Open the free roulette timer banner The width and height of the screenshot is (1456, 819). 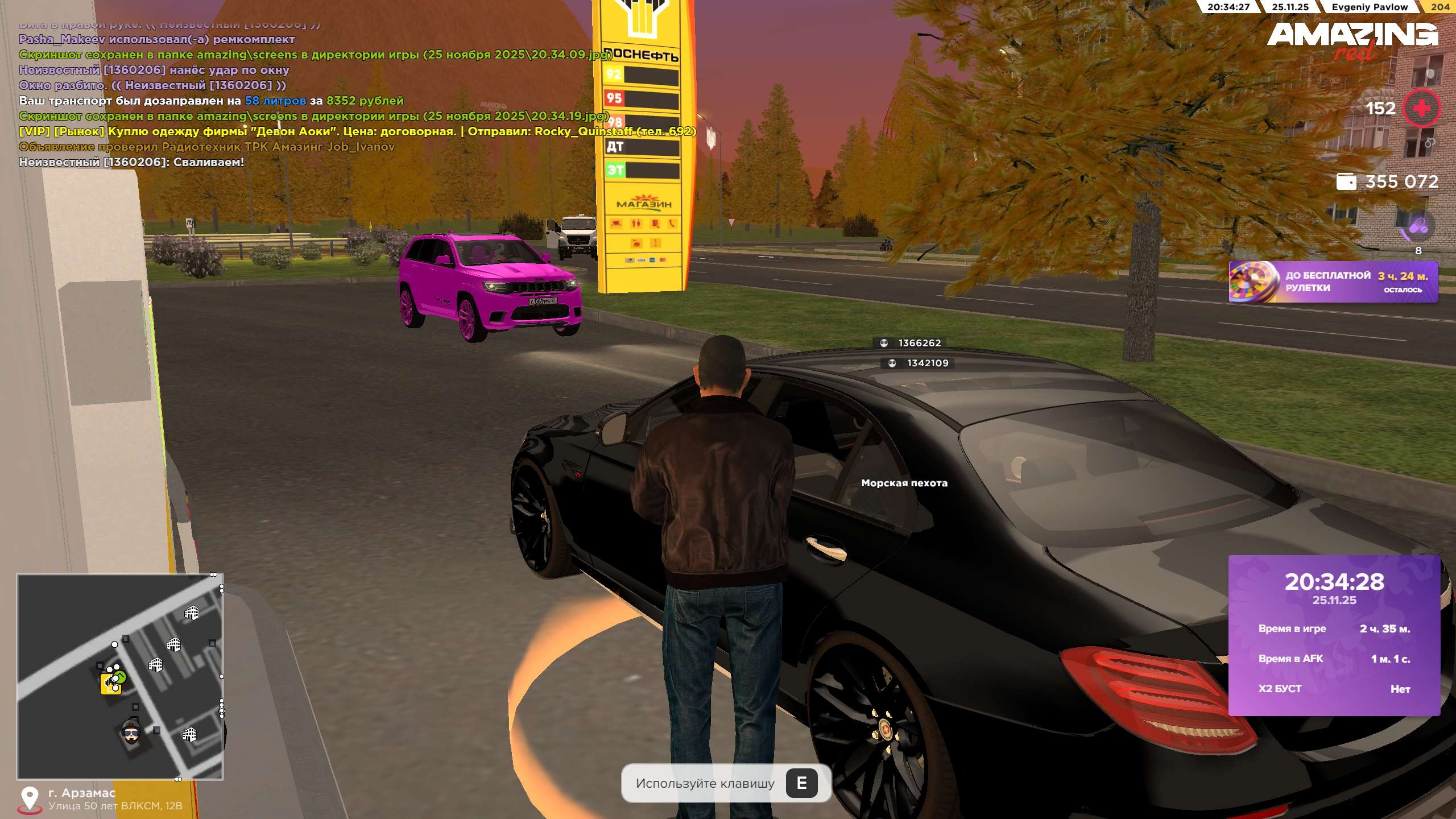point(1333,282)
